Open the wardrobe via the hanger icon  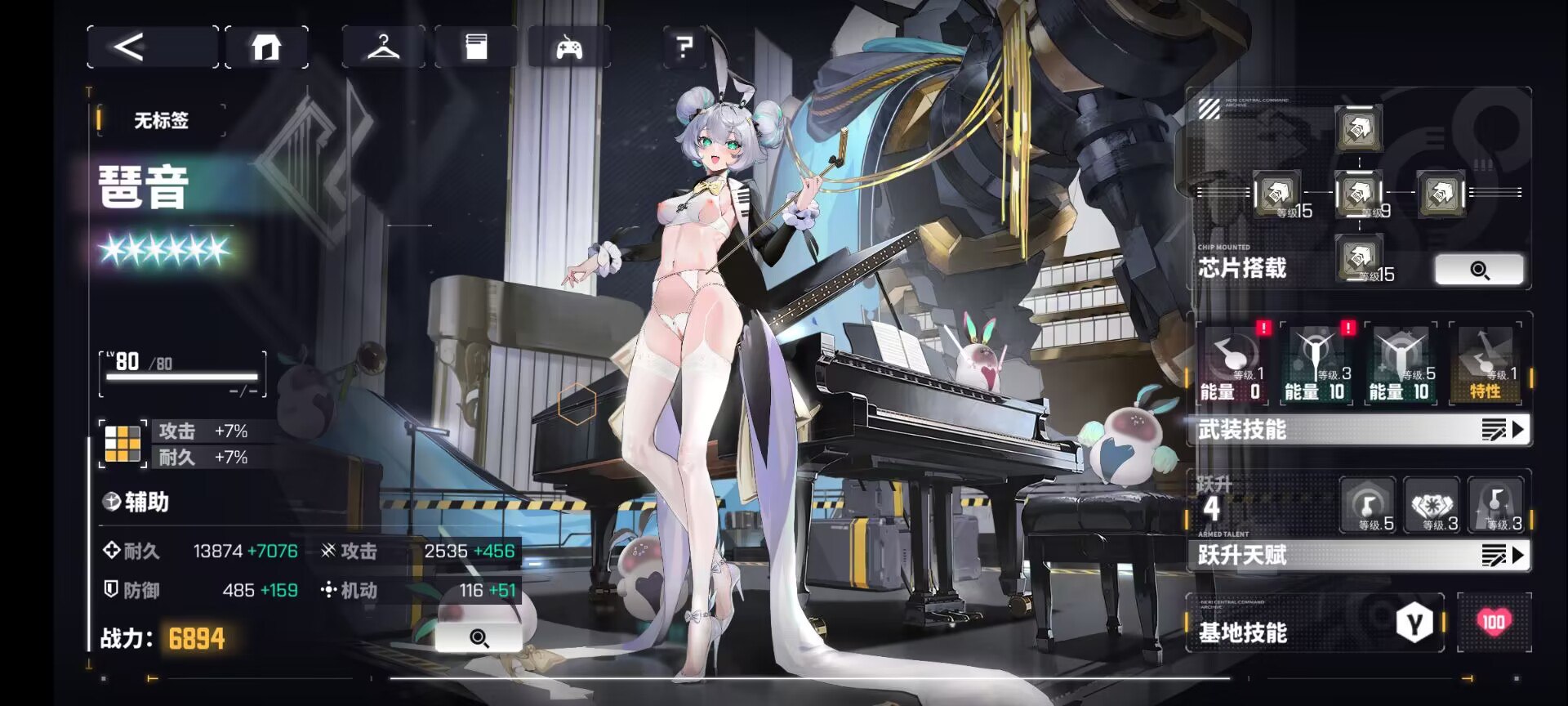[x=383, y=47]
